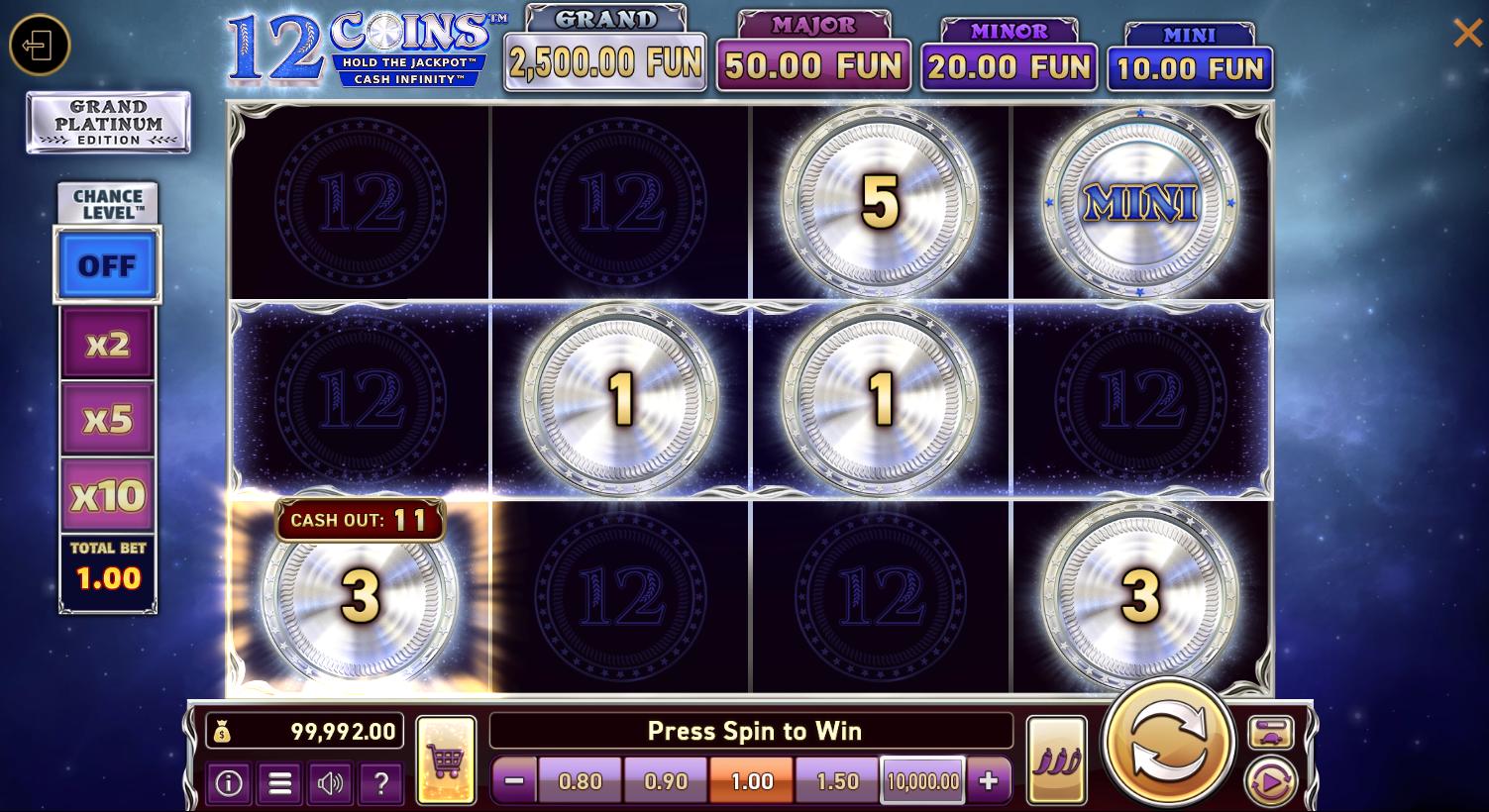Open the help screen via question mark
Image resolution: width=1489 pixels, height=812 pixels.
380,783
